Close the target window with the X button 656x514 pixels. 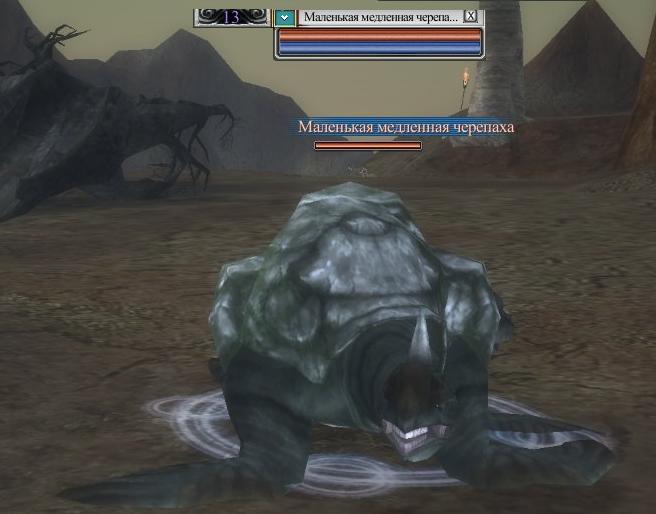[471, 17]
